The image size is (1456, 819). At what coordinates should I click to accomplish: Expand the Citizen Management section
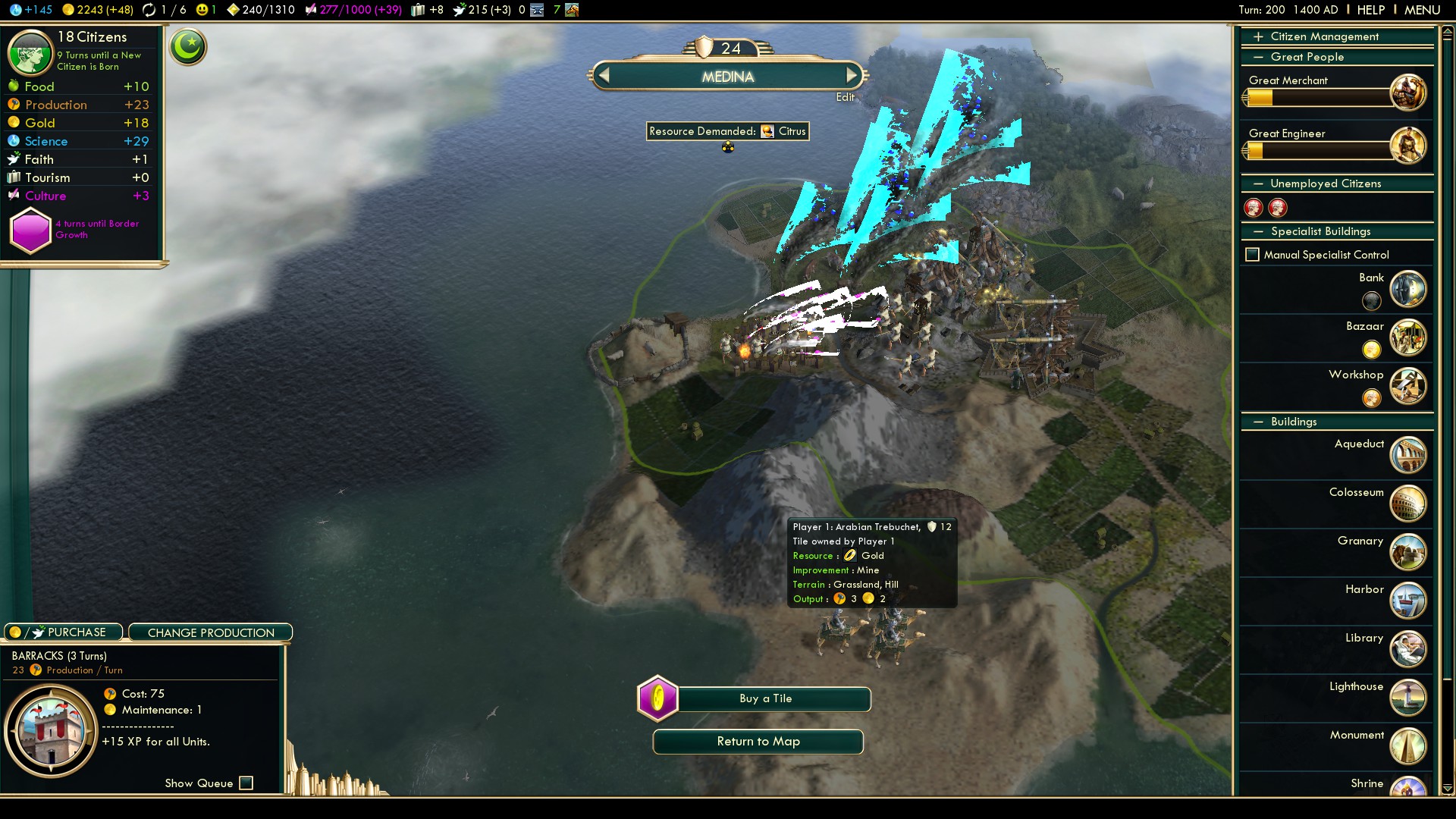[1324, 36]
